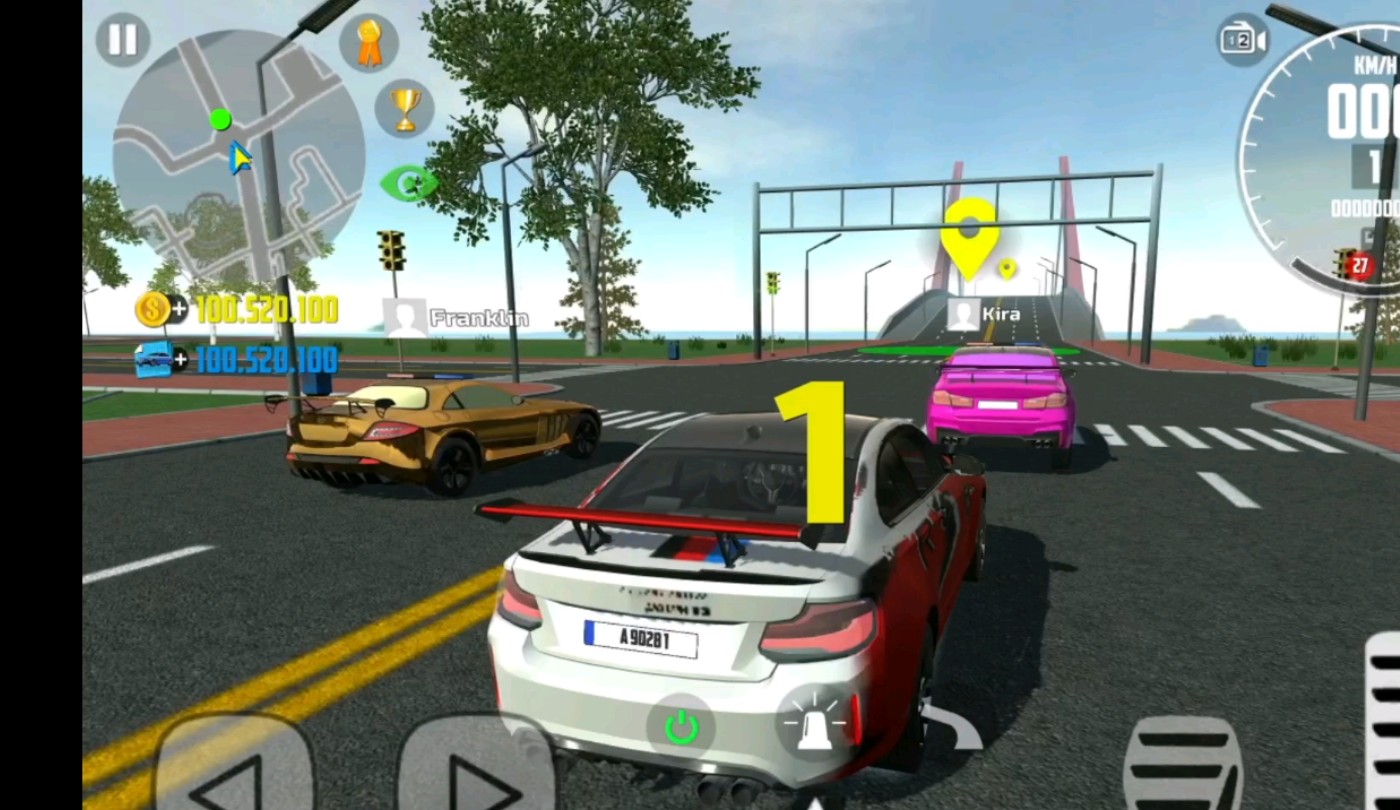
Task: Open the gold trophy leaderboard
Action: tap(404, 108)
